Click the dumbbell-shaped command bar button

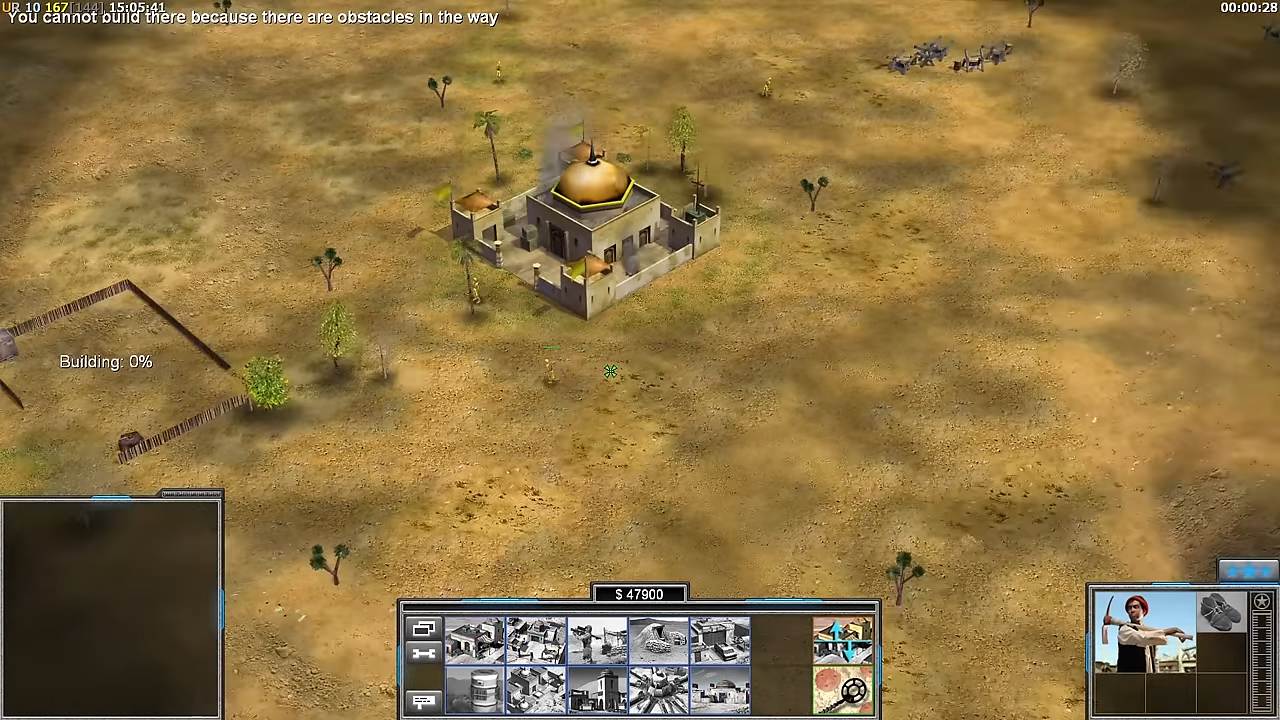tap(423, 654)
